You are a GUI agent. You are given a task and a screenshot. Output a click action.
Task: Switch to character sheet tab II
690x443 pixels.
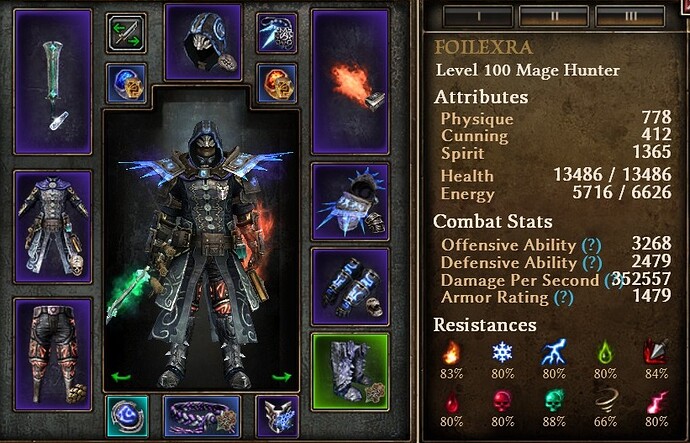click(553, 14)
